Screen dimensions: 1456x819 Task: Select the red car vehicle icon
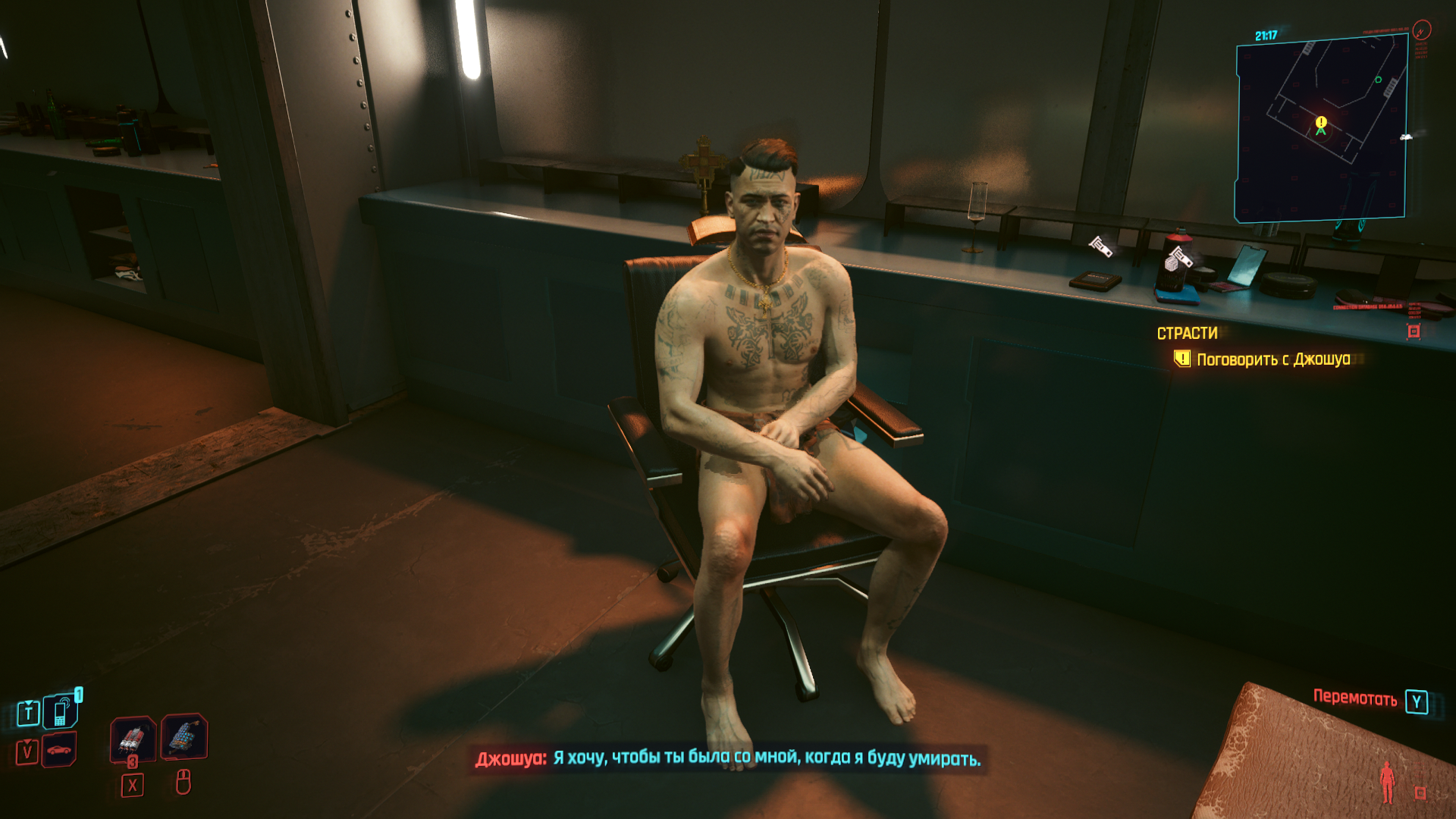59,750
